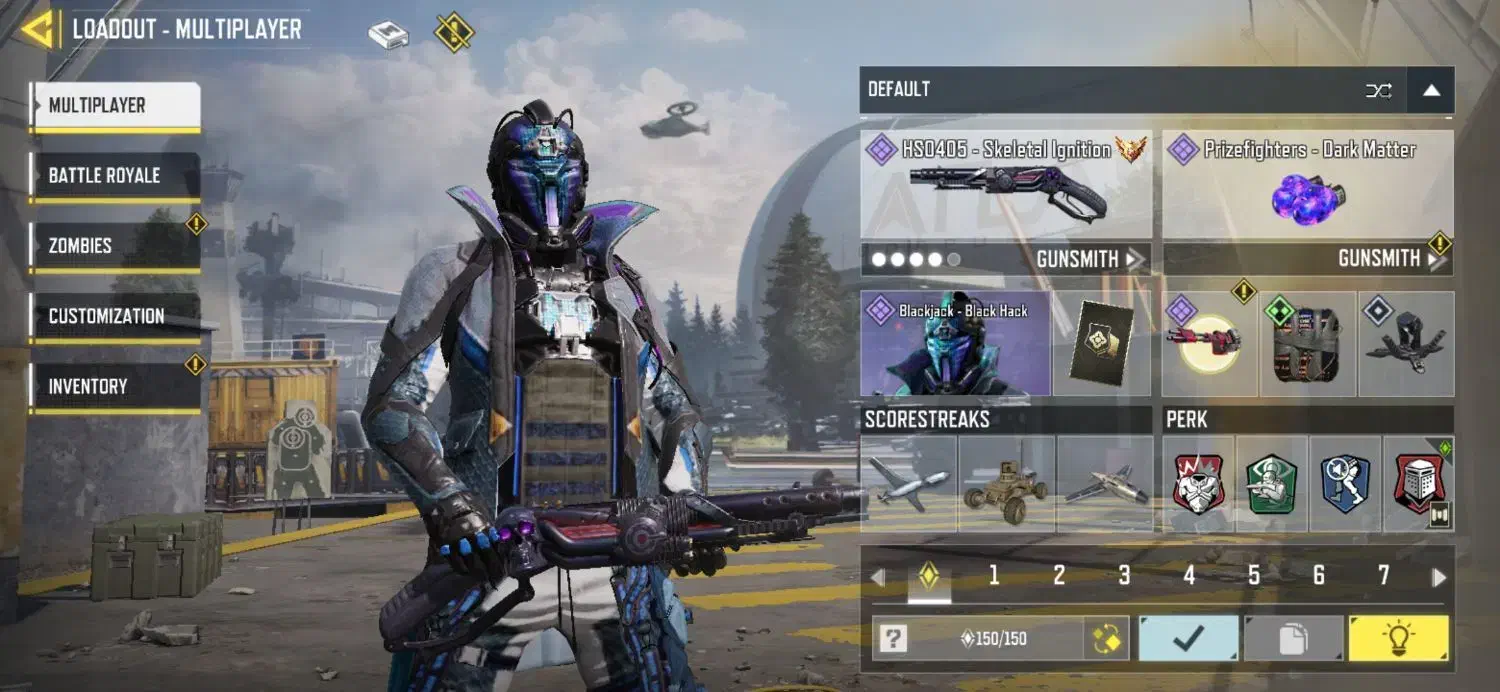Select the Prizefighters Dark Matter secondary weapon
The width and height of the screenshot is (1500, 692).
coord(1307,185)
